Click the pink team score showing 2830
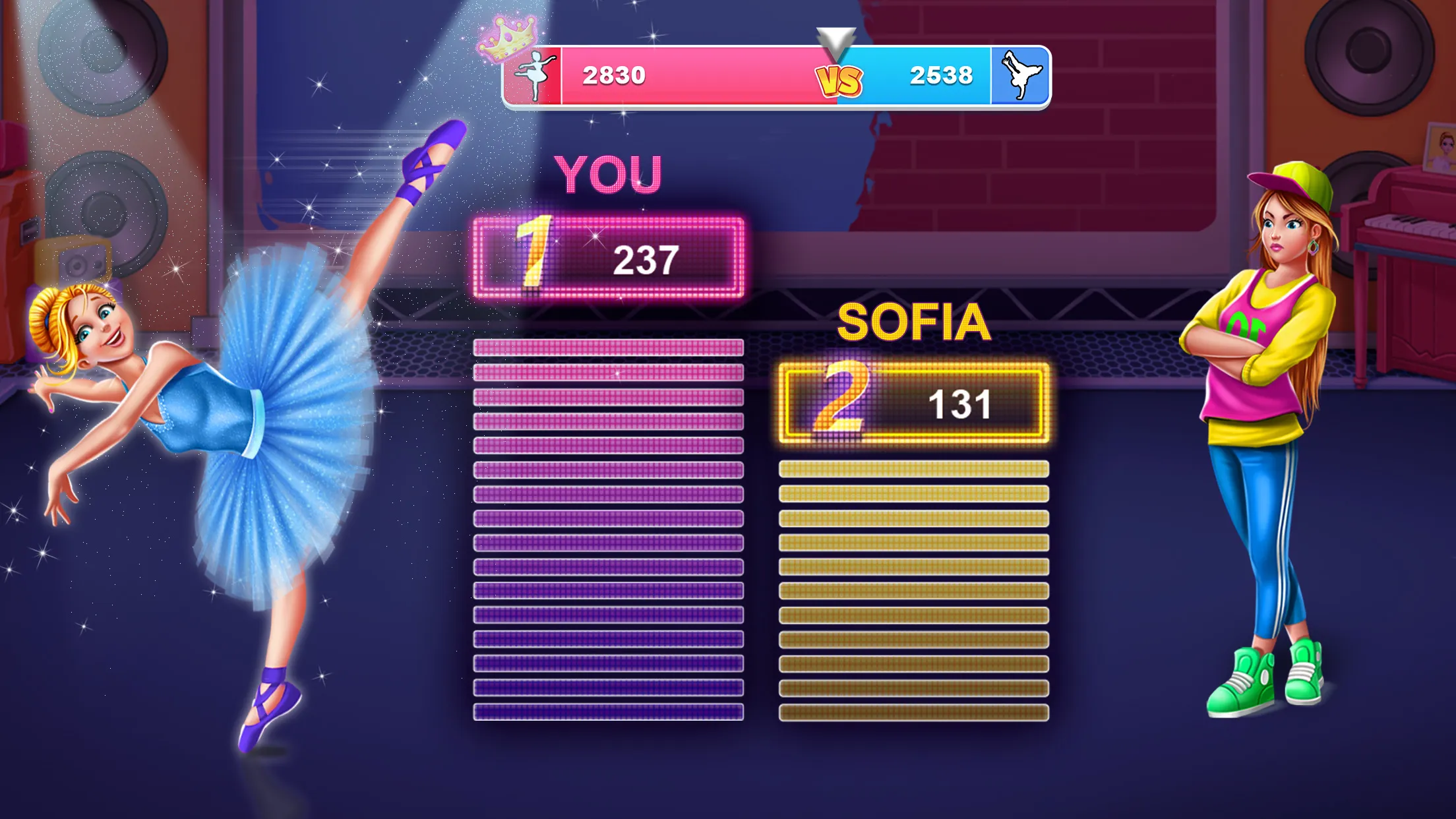 [615, 75]
